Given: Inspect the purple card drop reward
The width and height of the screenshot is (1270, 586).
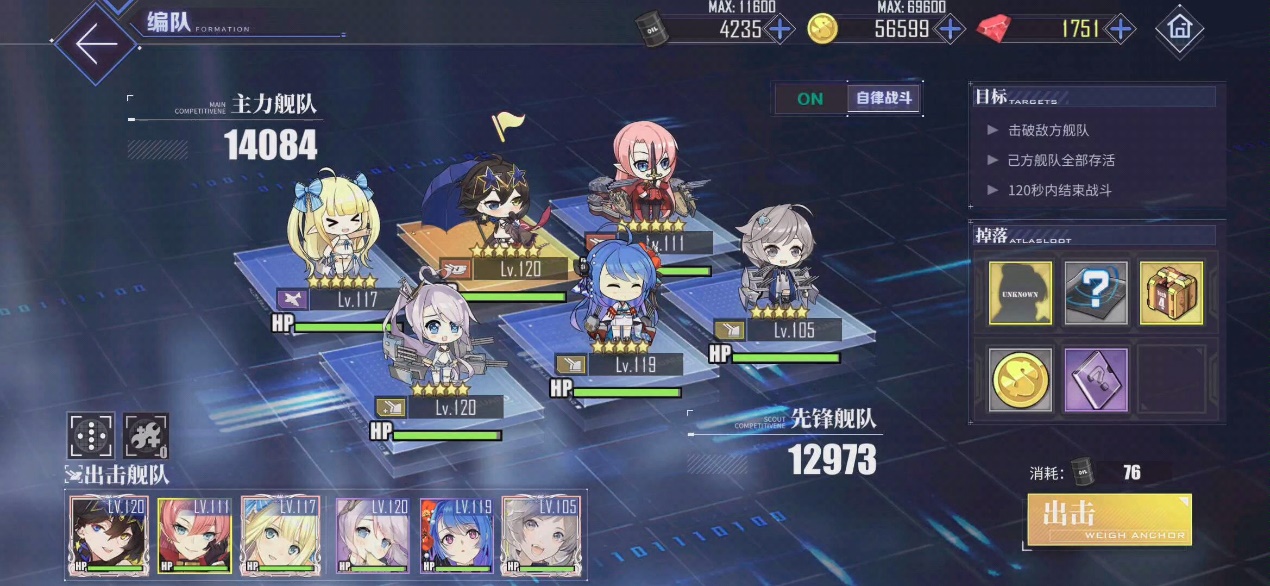Looking at the screenshot, I should tap(1096, 380).
